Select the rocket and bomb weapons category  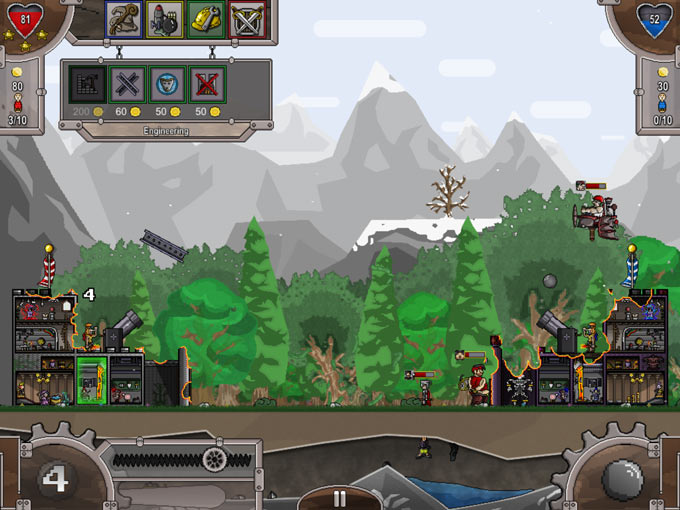[x=165, y=19]
